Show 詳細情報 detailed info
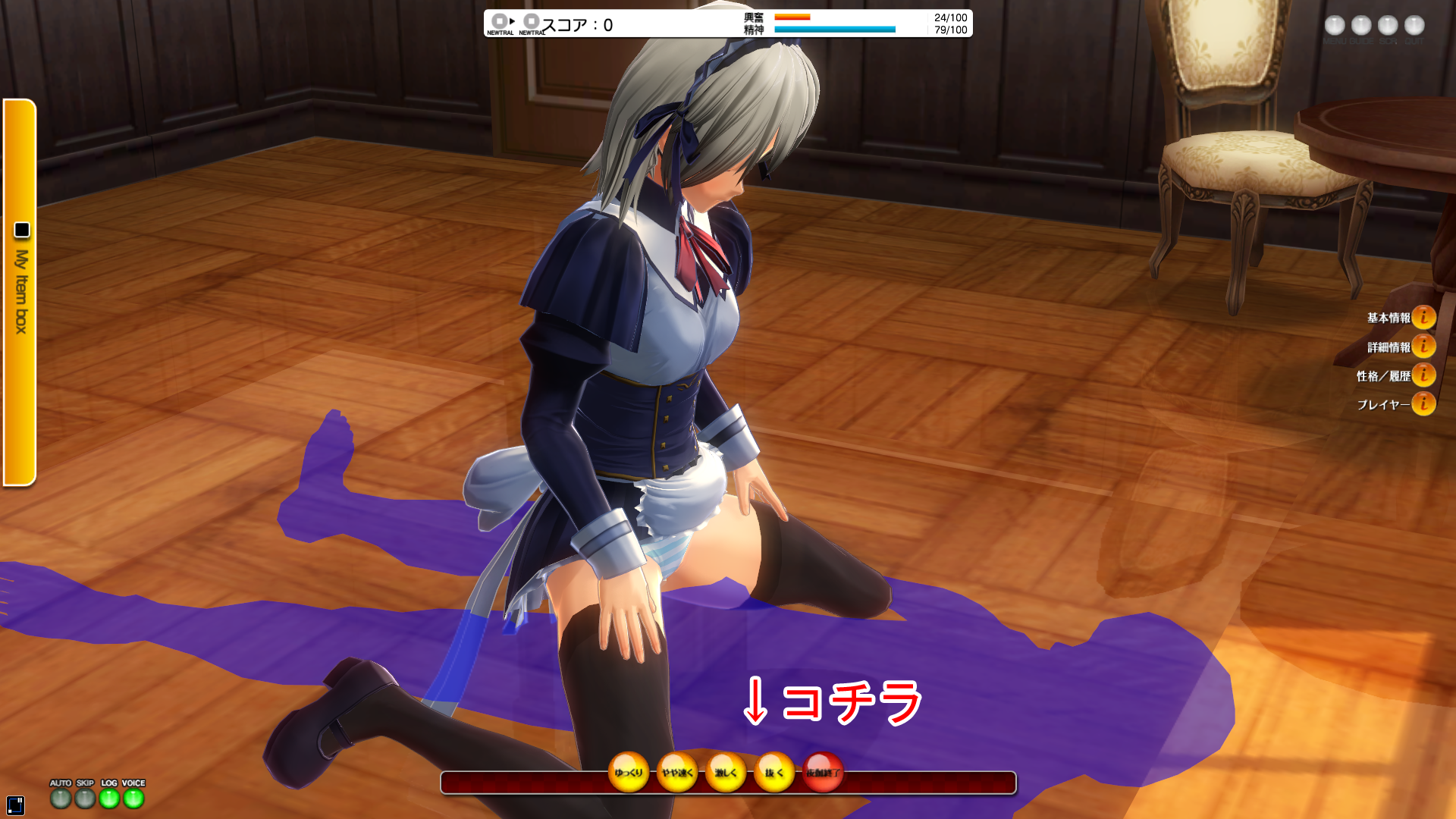The image size is (1456, 819). (x=1423, y=347)
